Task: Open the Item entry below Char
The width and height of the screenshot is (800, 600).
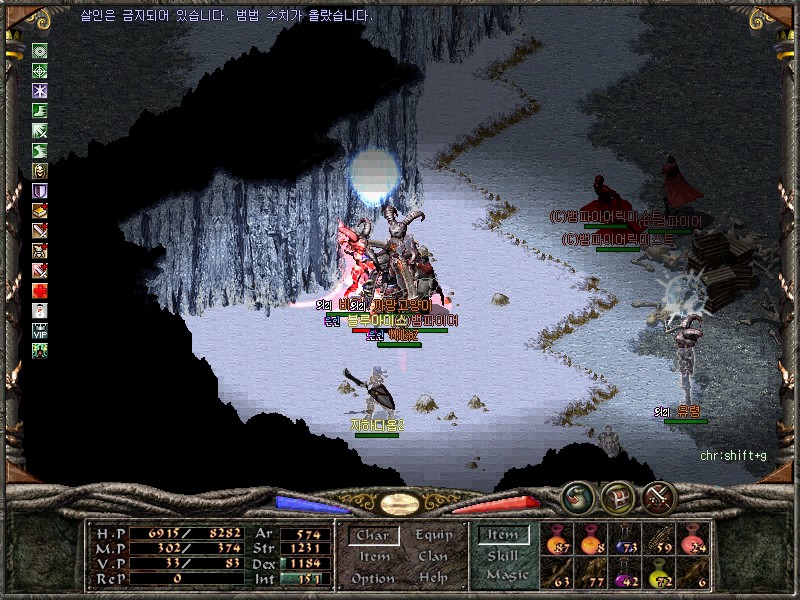Action: [x=373, y=557]
